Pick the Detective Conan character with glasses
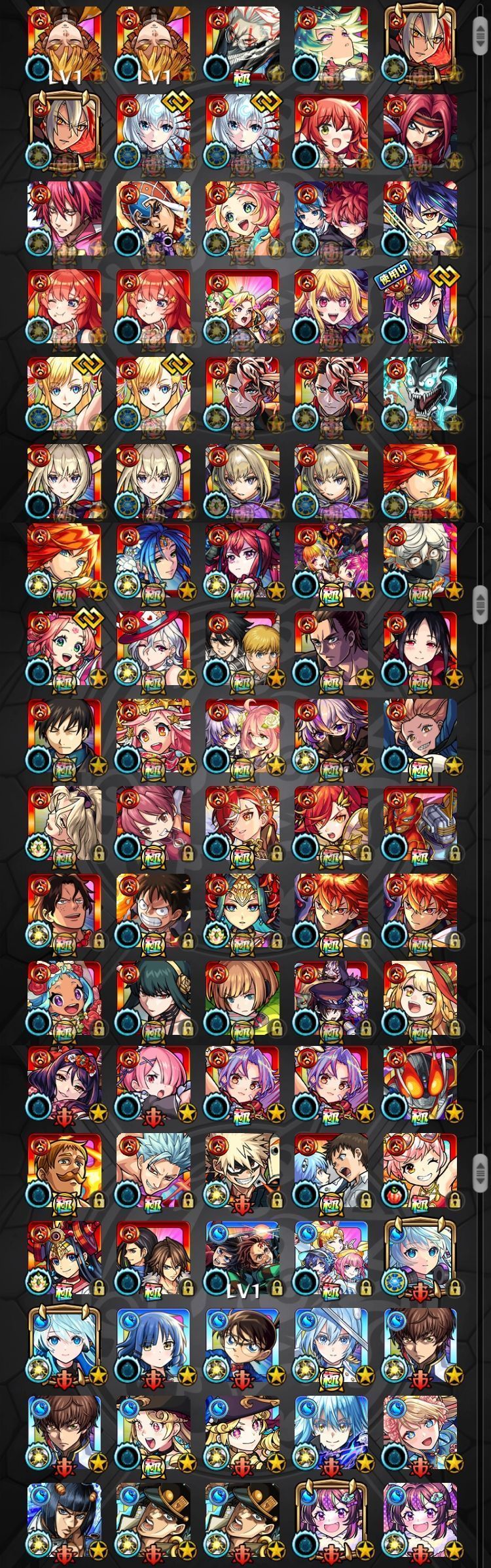 coord(242,1345)
